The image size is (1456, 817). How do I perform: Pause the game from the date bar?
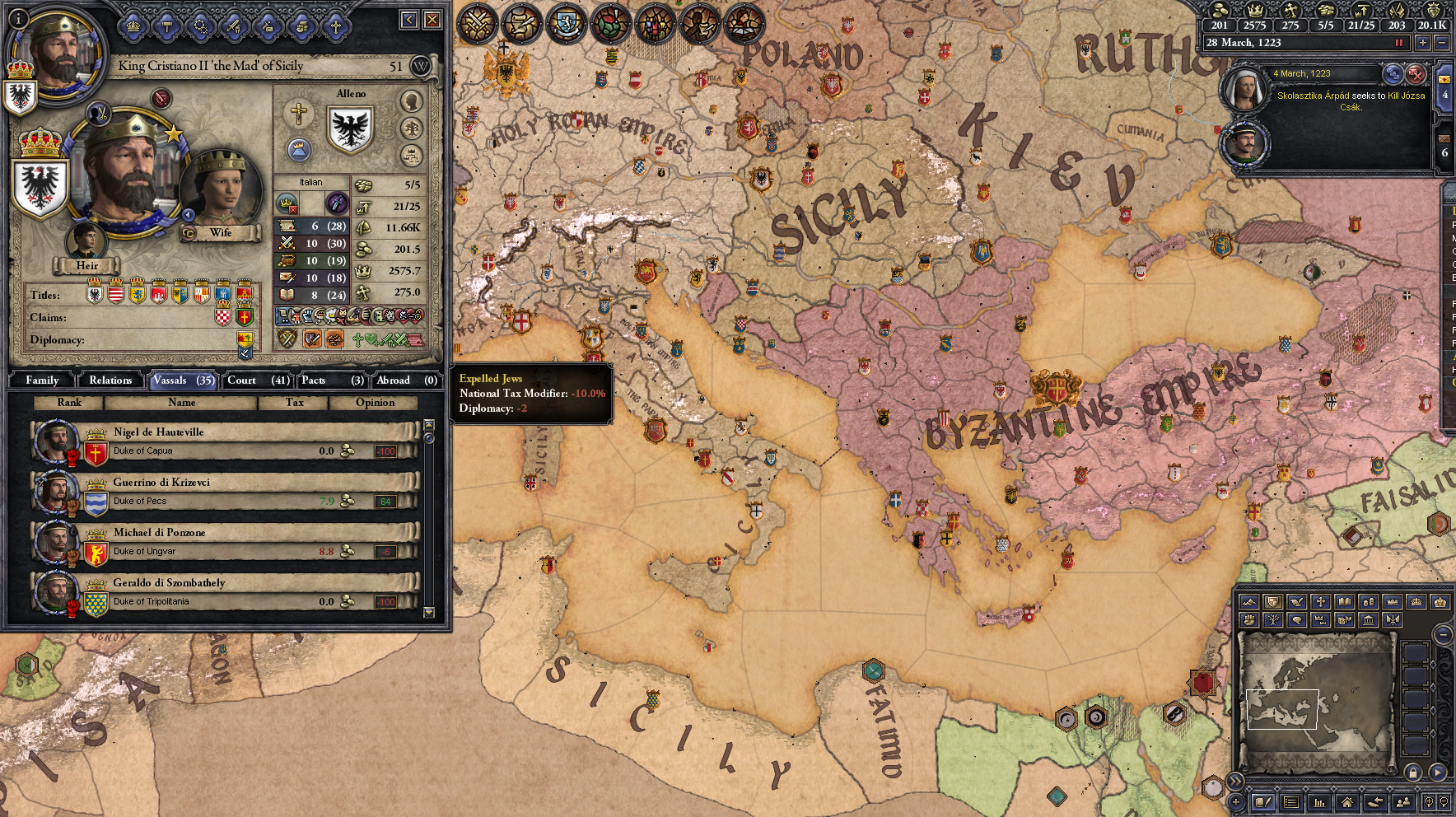[x=1399, y=43]
